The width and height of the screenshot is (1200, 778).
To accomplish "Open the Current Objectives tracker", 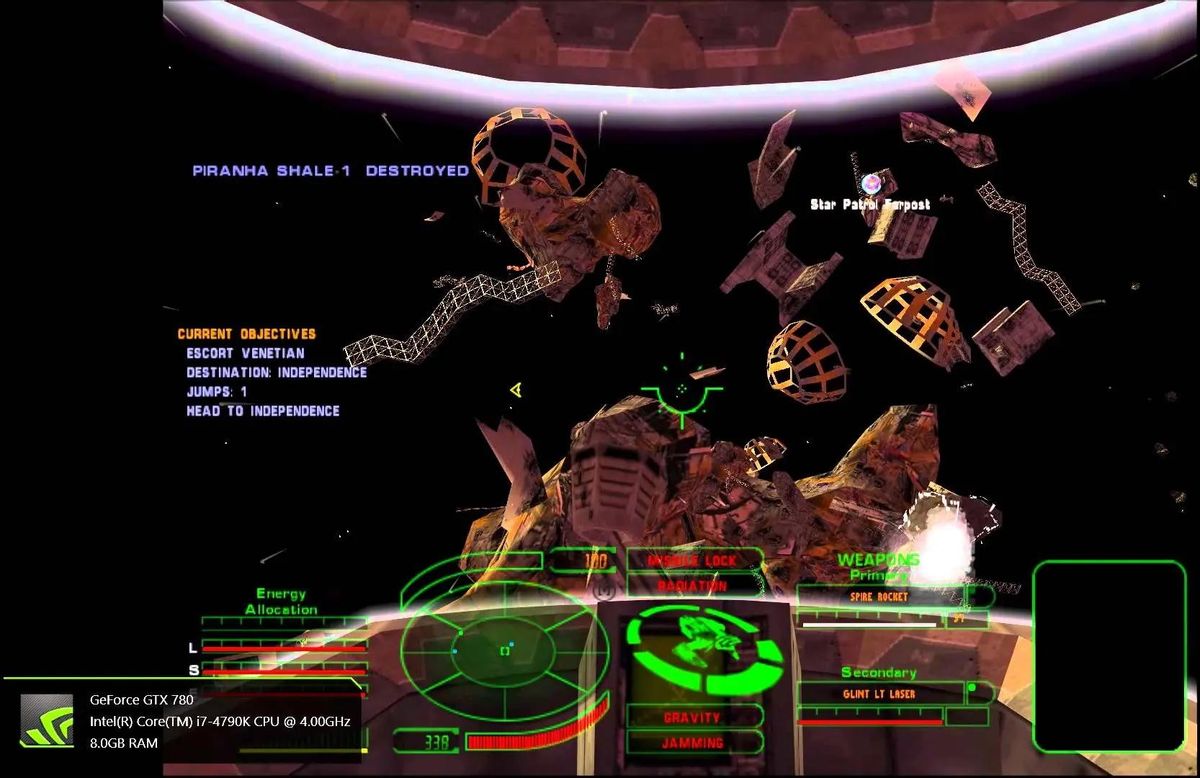I will (246, 334).
